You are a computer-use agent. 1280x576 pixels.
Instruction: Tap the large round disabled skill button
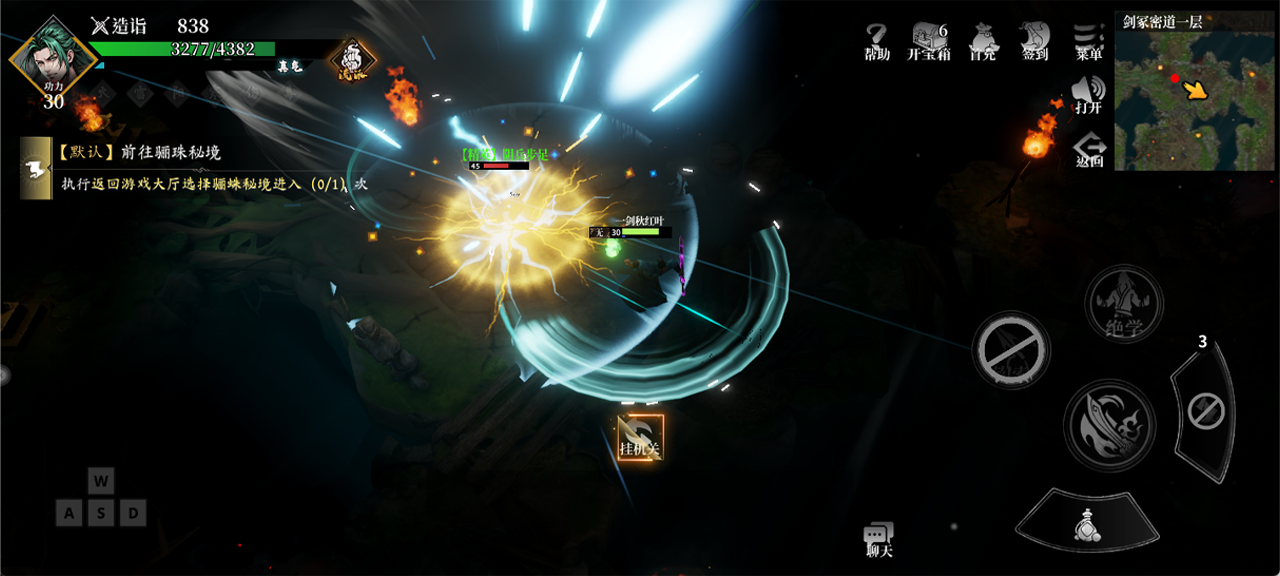(x=1010, y=350)
